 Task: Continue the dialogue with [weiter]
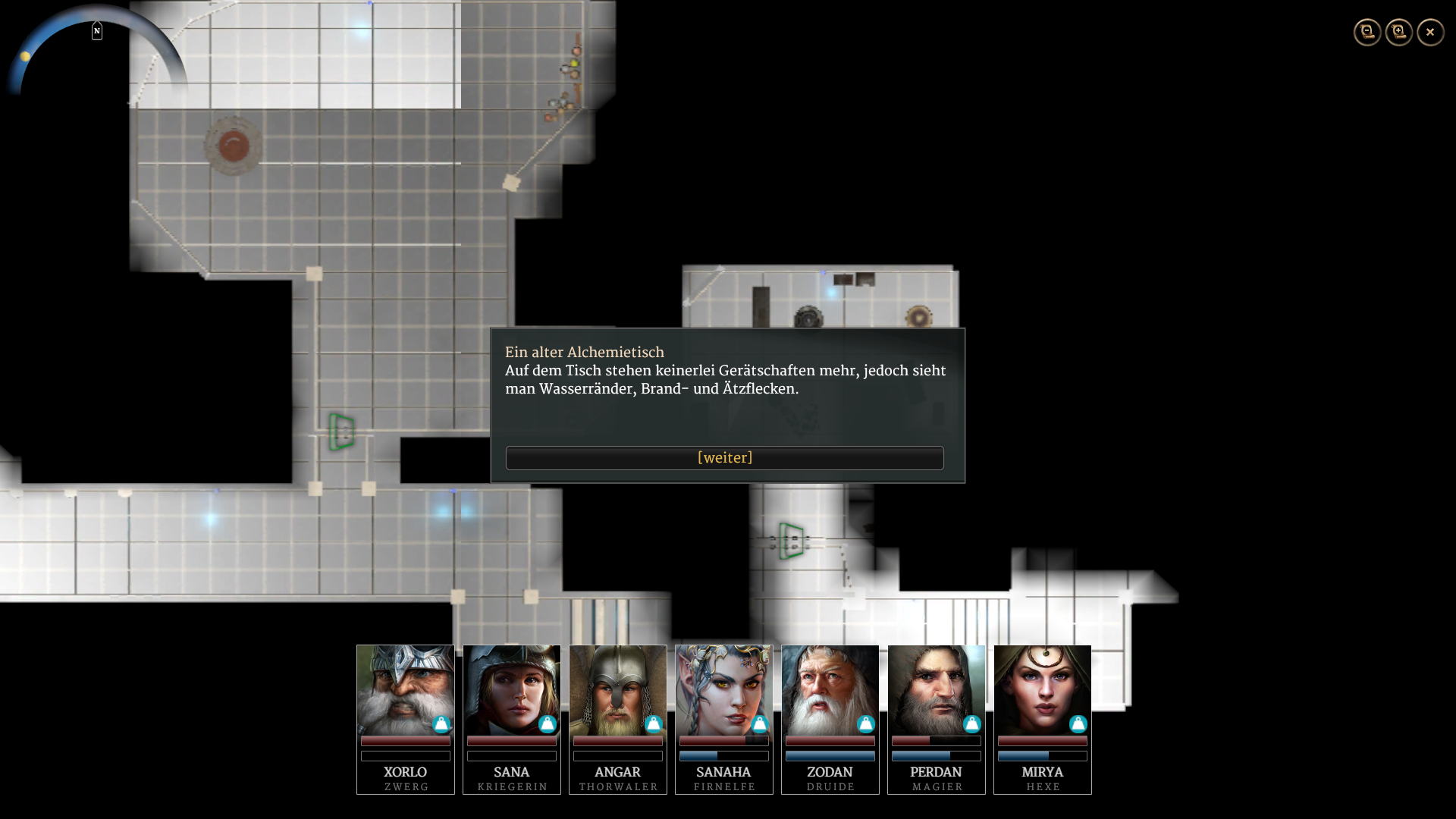(724, 458)
